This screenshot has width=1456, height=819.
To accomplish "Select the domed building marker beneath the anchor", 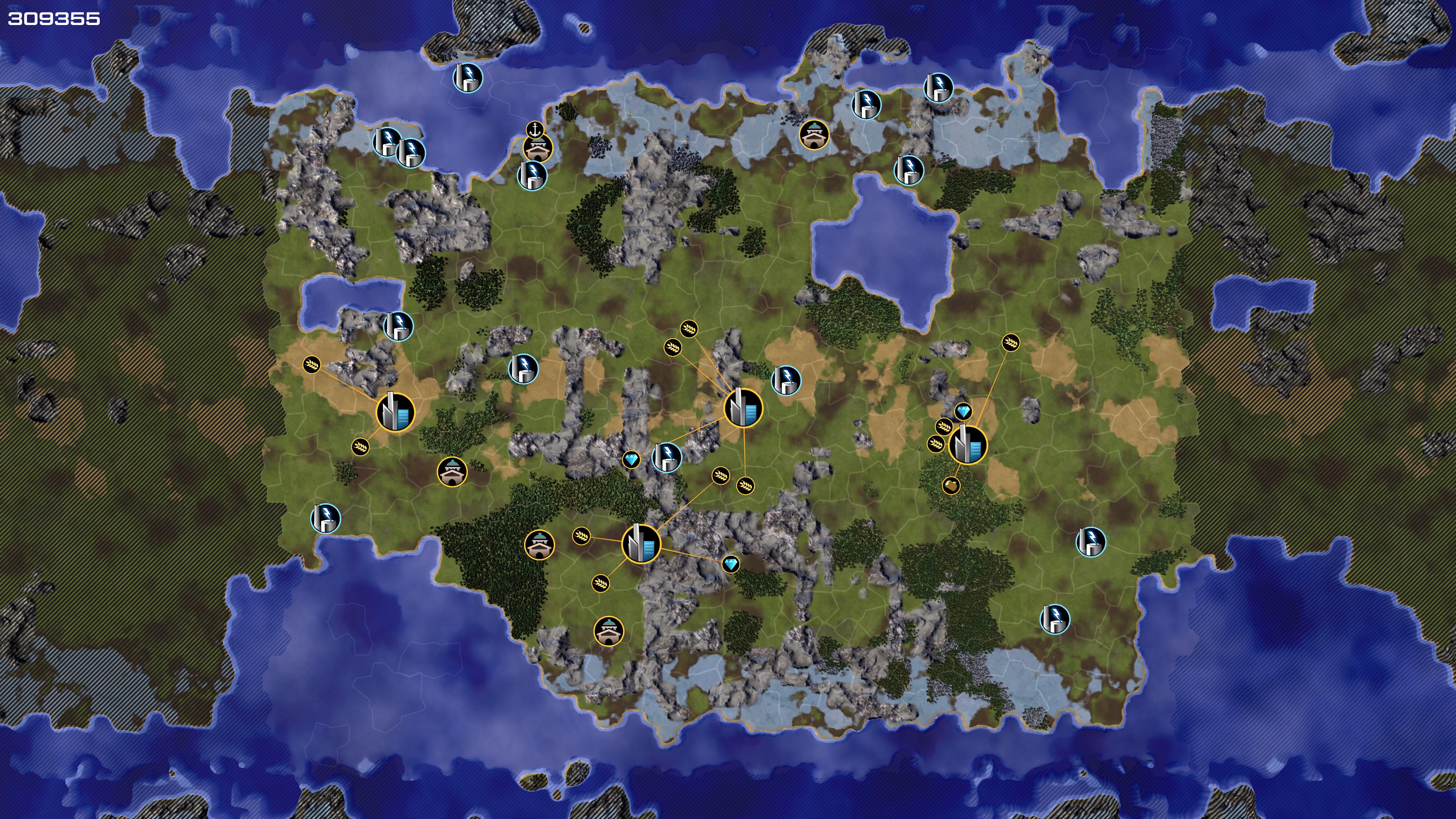I will point(537,149).
